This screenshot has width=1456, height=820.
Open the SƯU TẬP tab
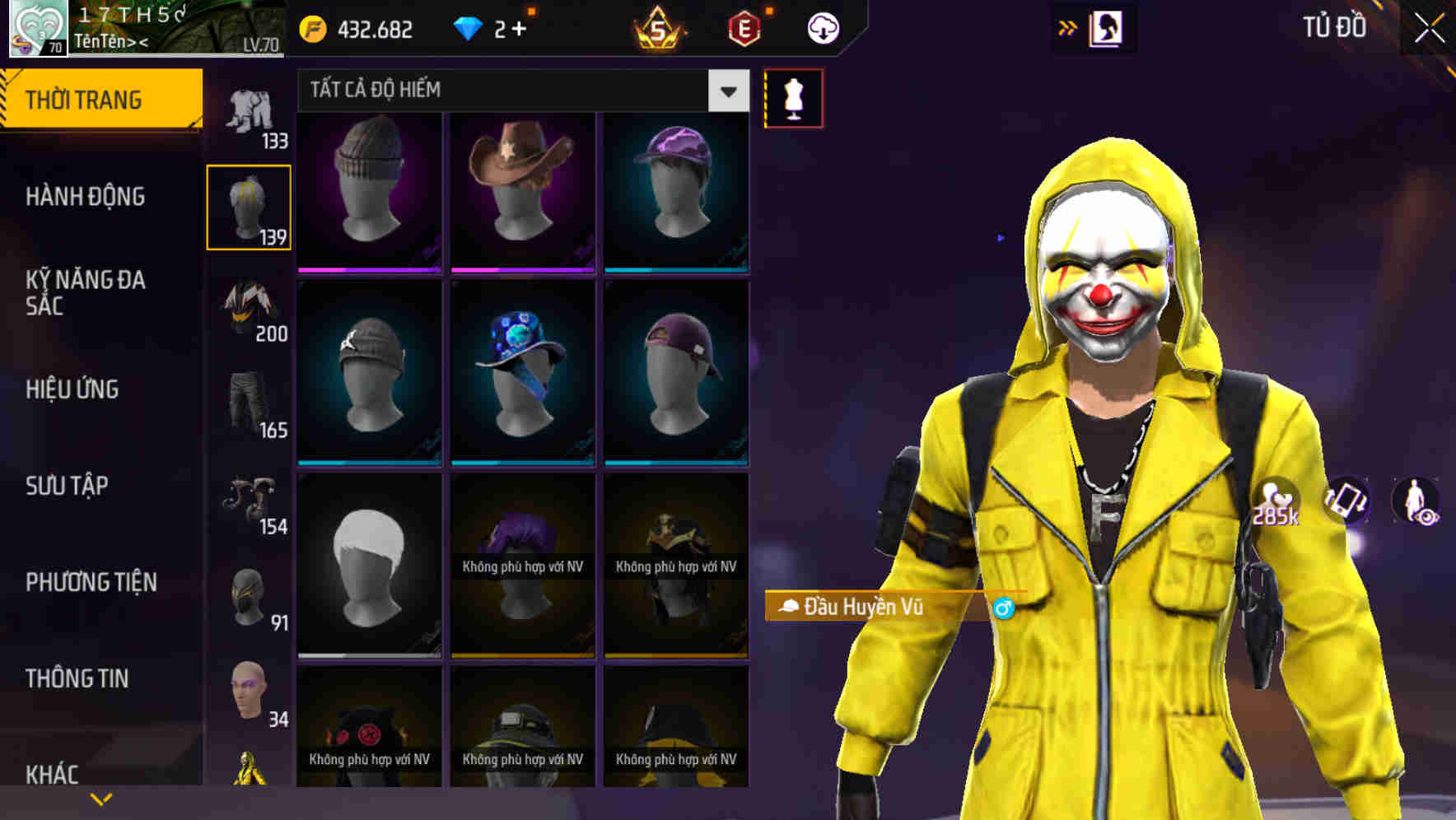[66, 486]
